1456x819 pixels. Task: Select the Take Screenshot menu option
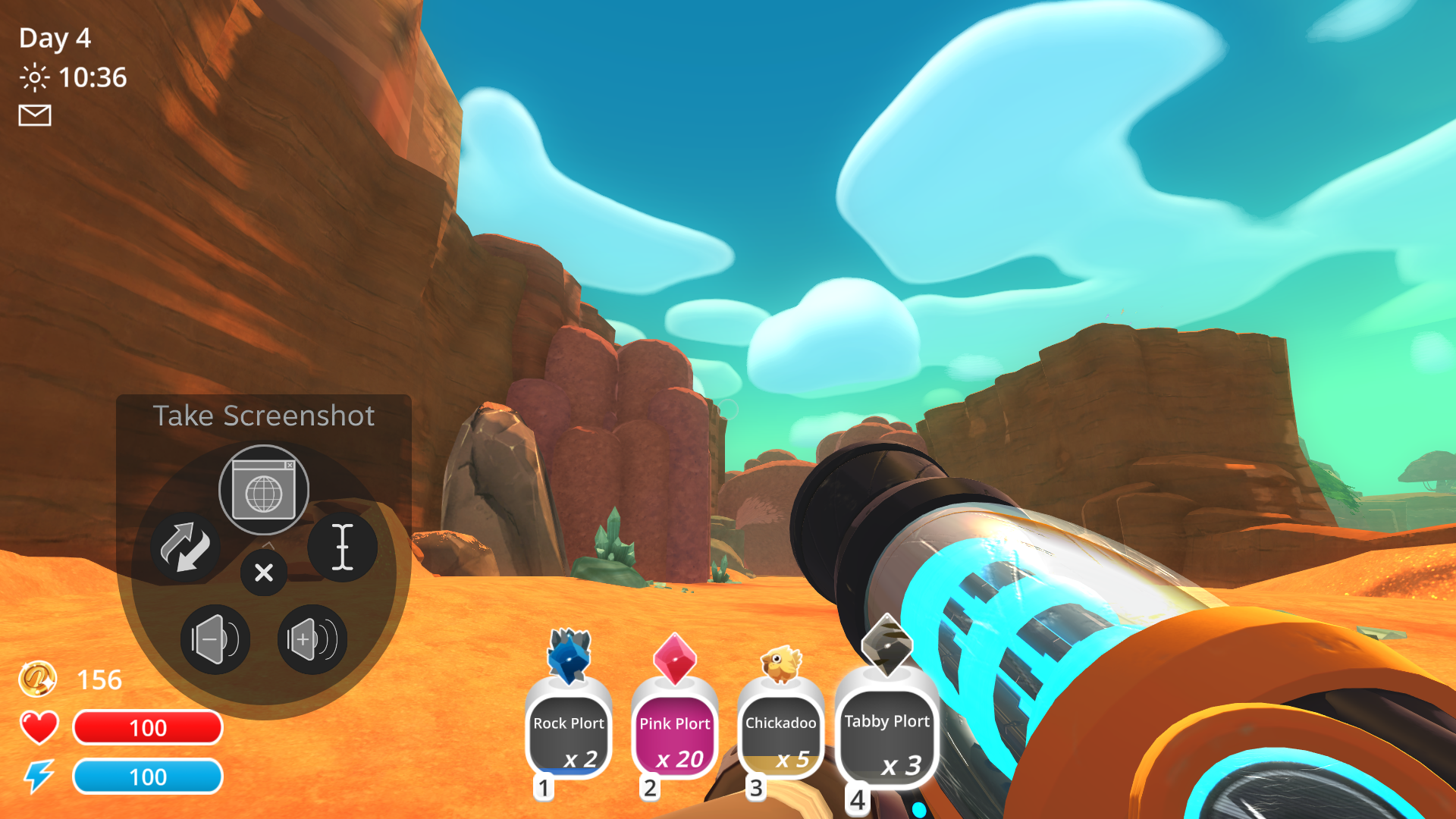(264, 415)
